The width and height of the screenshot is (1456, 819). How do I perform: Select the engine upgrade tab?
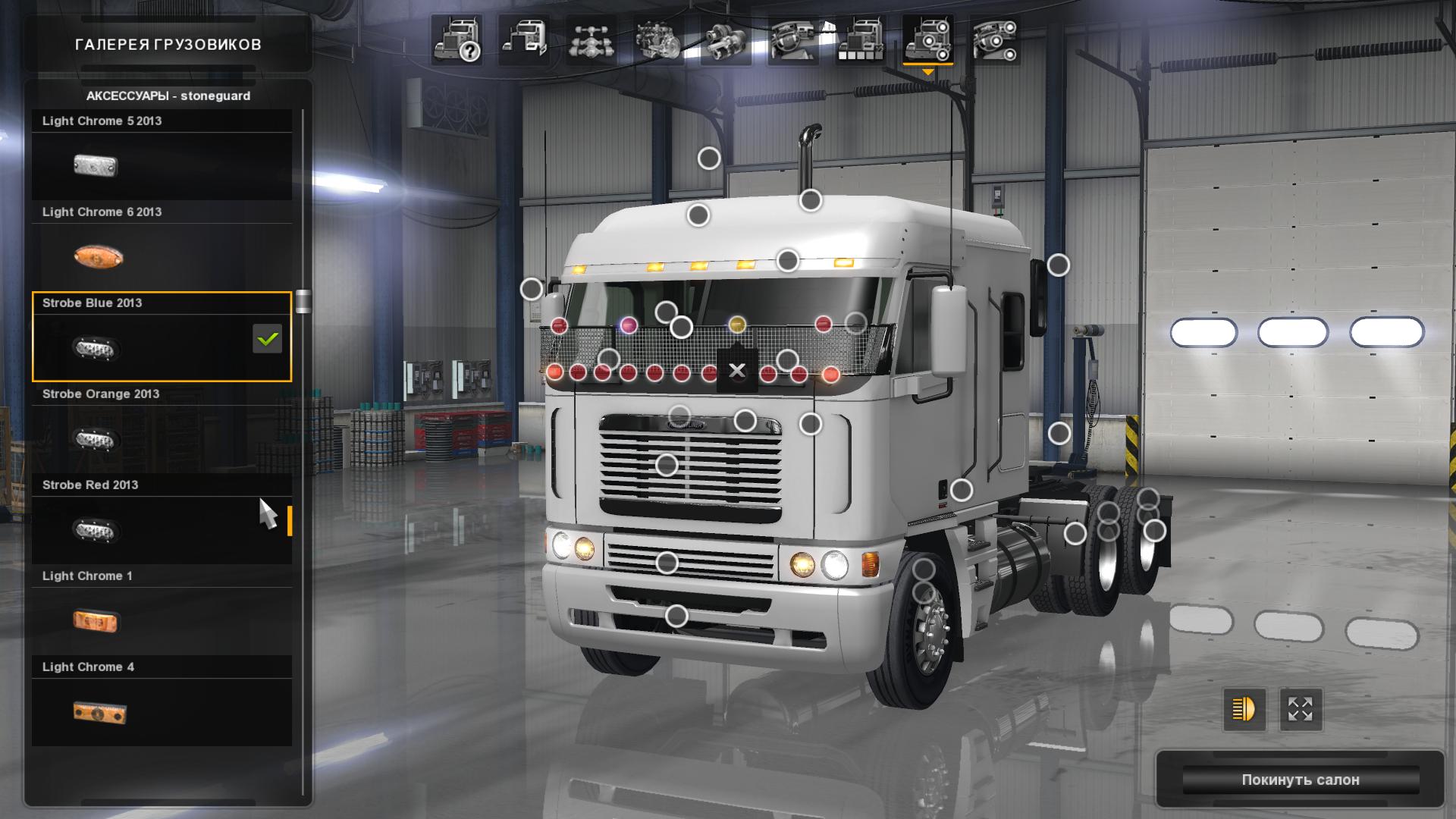coord(658,39)
